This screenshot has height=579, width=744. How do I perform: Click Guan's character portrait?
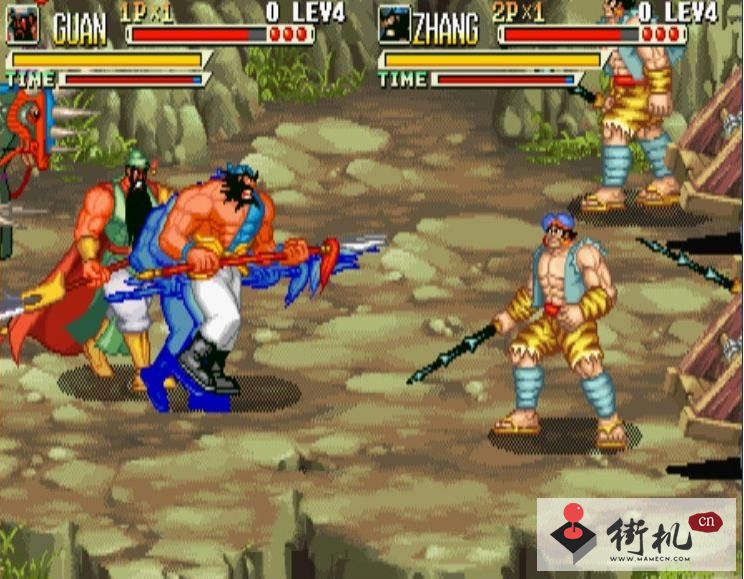pos(22,25)
